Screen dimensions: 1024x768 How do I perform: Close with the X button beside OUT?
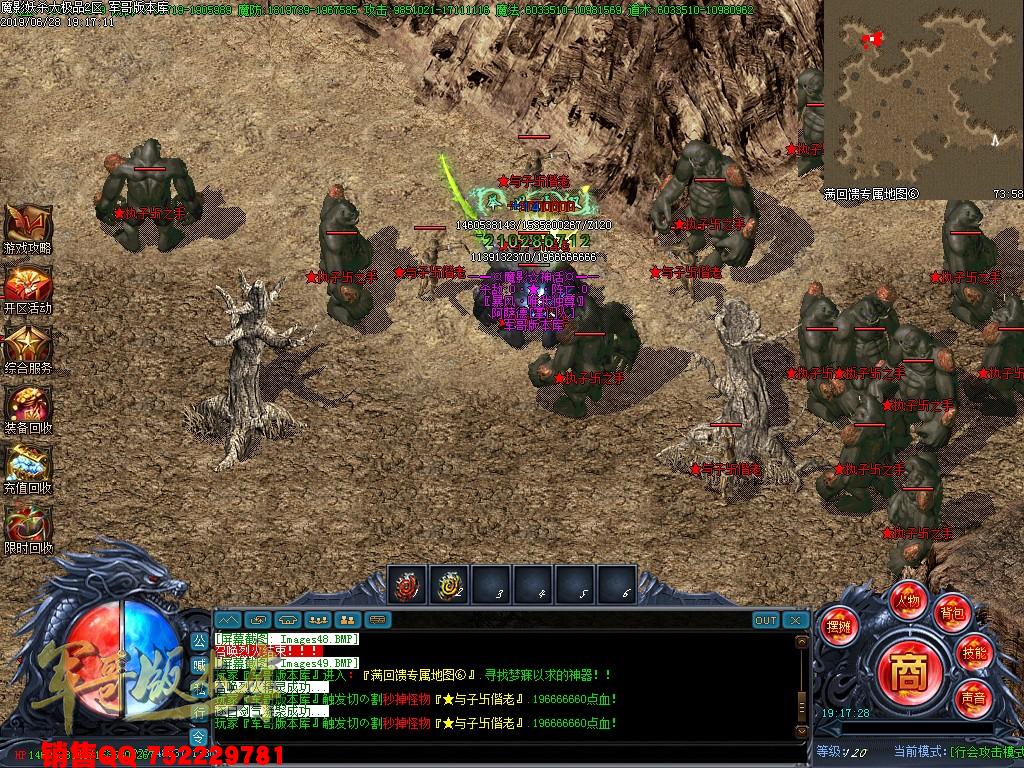[796, 620]
